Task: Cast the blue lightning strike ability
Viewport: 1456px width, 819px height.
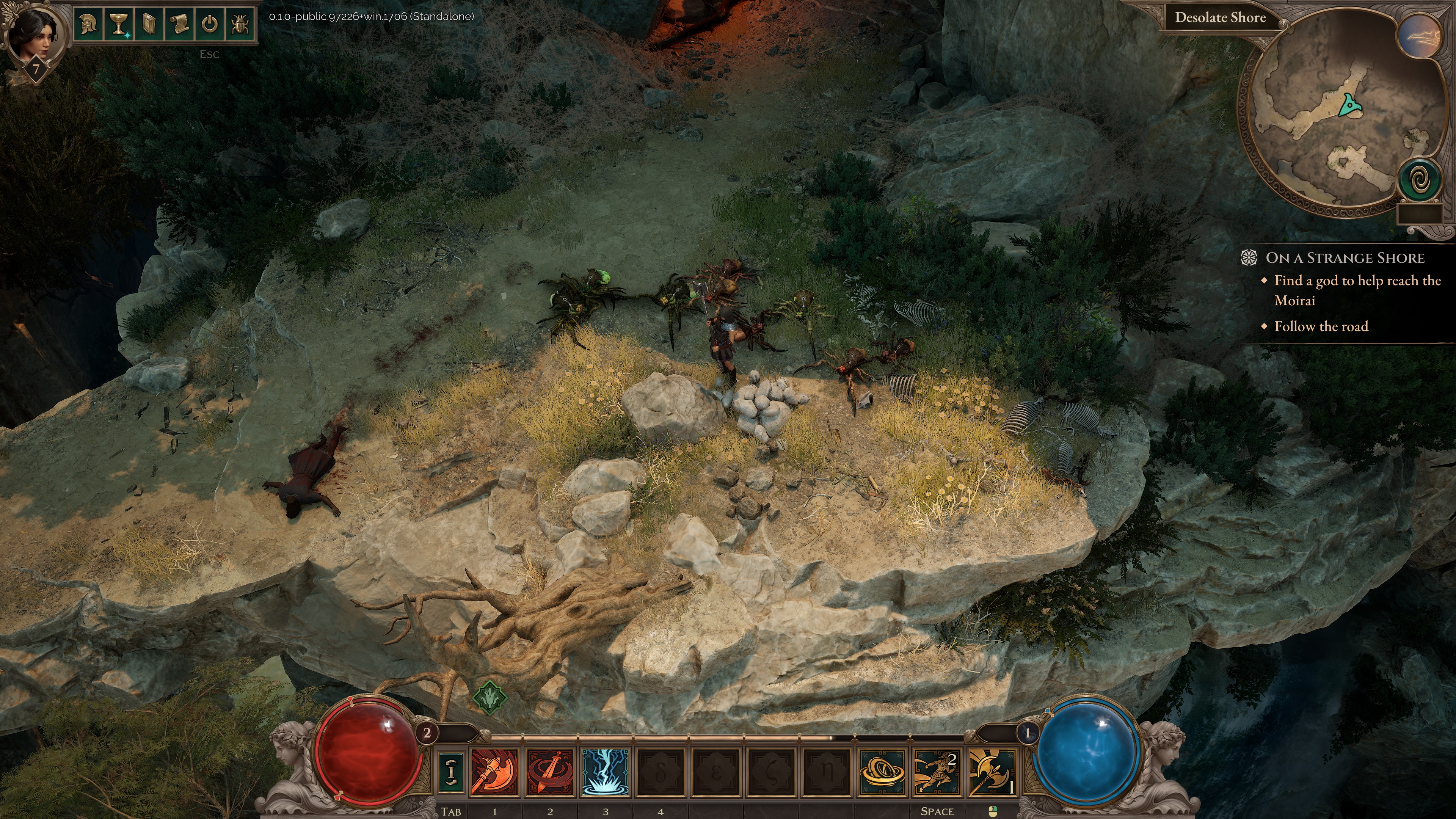Action: (x=605, y=772)
